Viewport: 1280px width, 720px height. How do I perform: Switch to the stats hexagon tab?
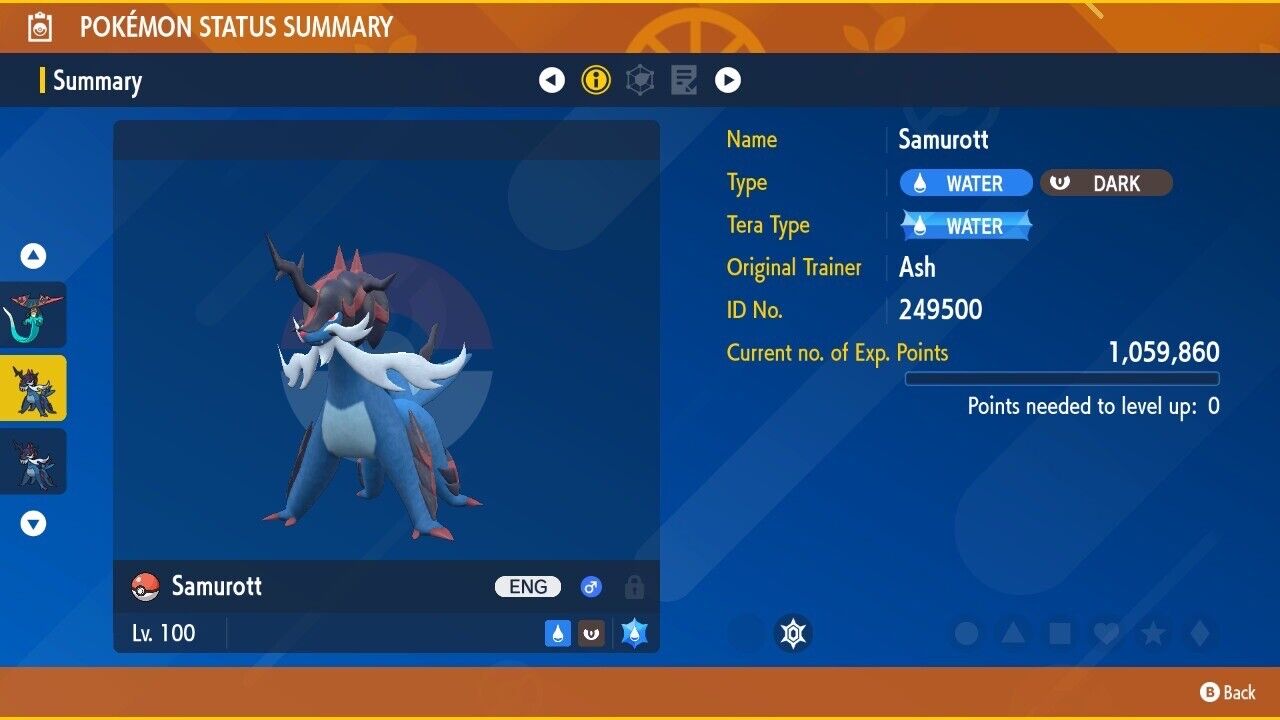pyautogui.click(x=640, y=80)
